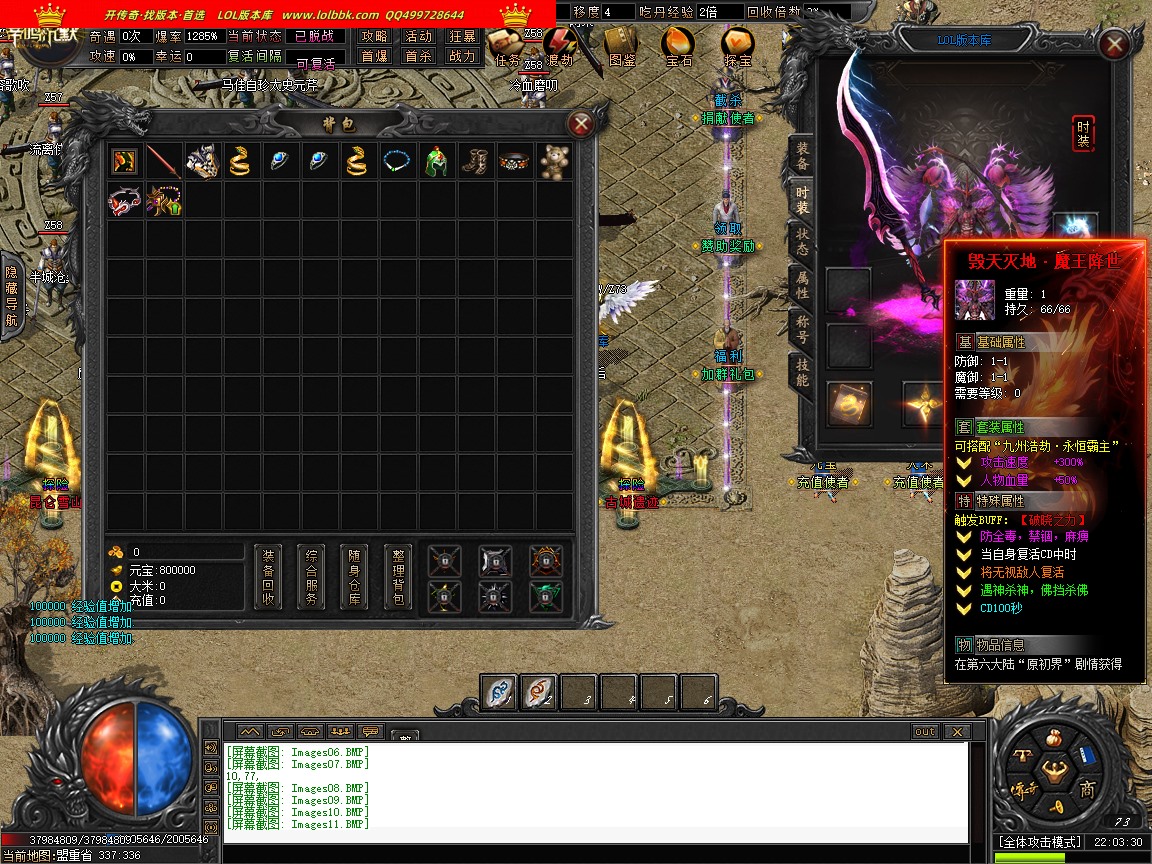
Task: Sort the bag with 整理背包
Action: [x=398, y=578]
